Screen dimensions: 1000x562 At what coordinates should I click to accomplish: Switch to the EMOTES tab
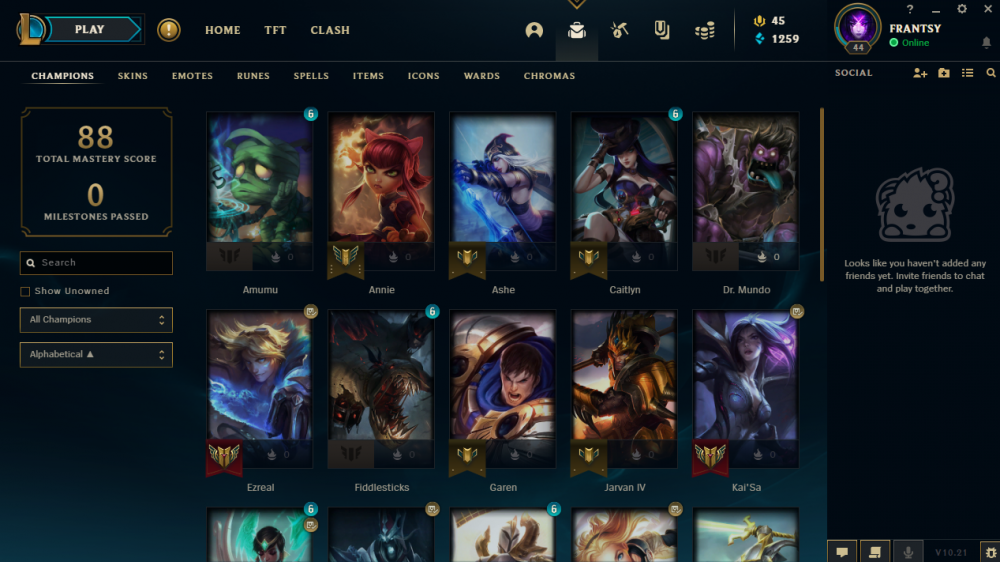pos(192,76)
